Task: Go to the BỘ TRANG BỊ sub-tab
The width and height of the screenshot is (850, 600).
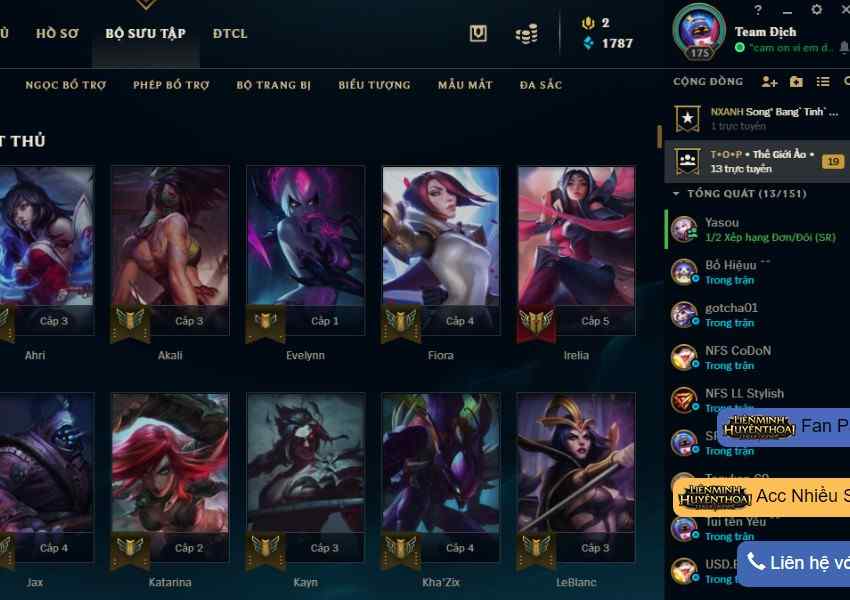Action: point(274,85)
